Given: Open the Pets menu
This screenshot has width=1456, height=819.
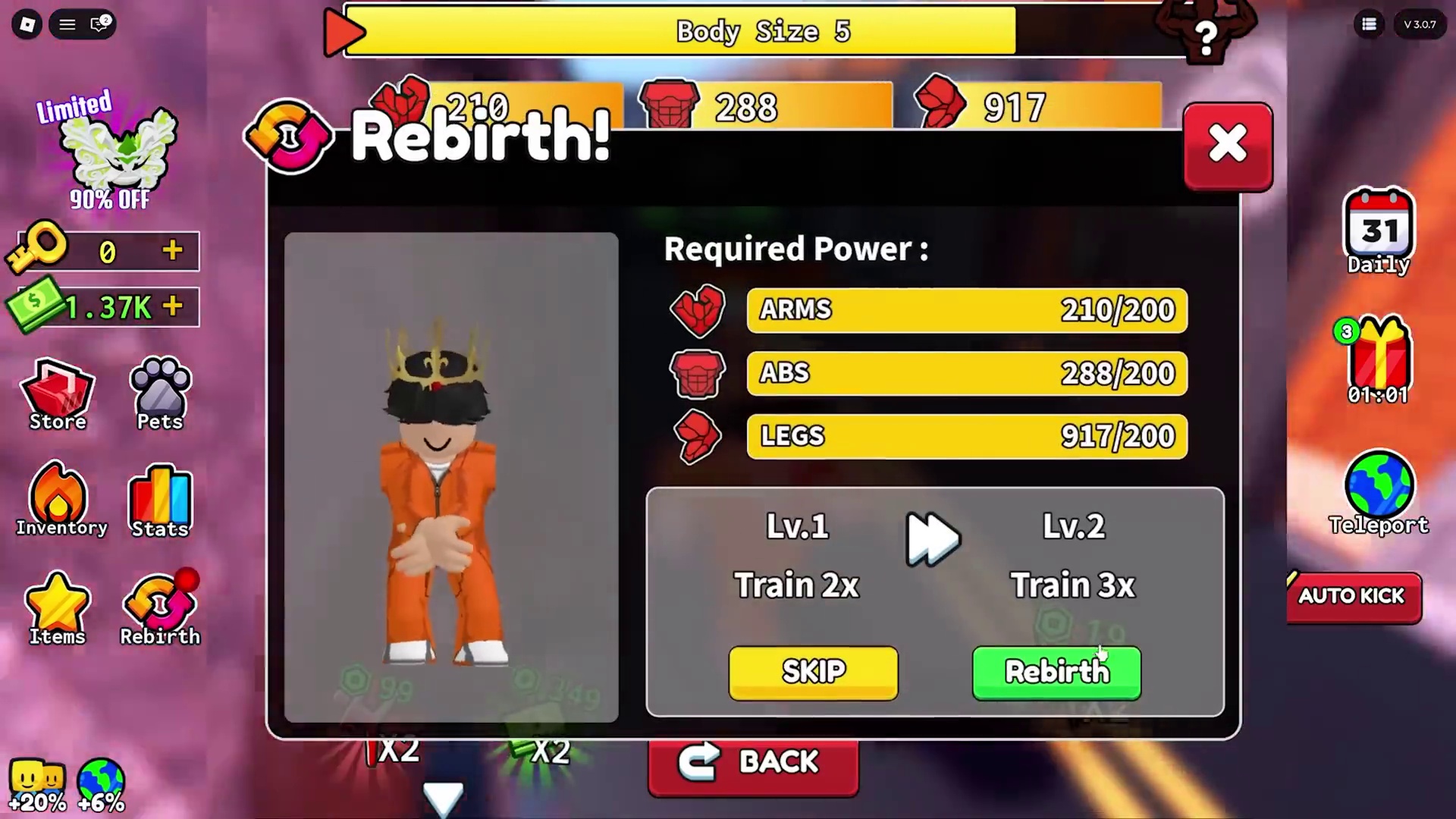Looking at the screenshot, I should click(x=160, y=396).
